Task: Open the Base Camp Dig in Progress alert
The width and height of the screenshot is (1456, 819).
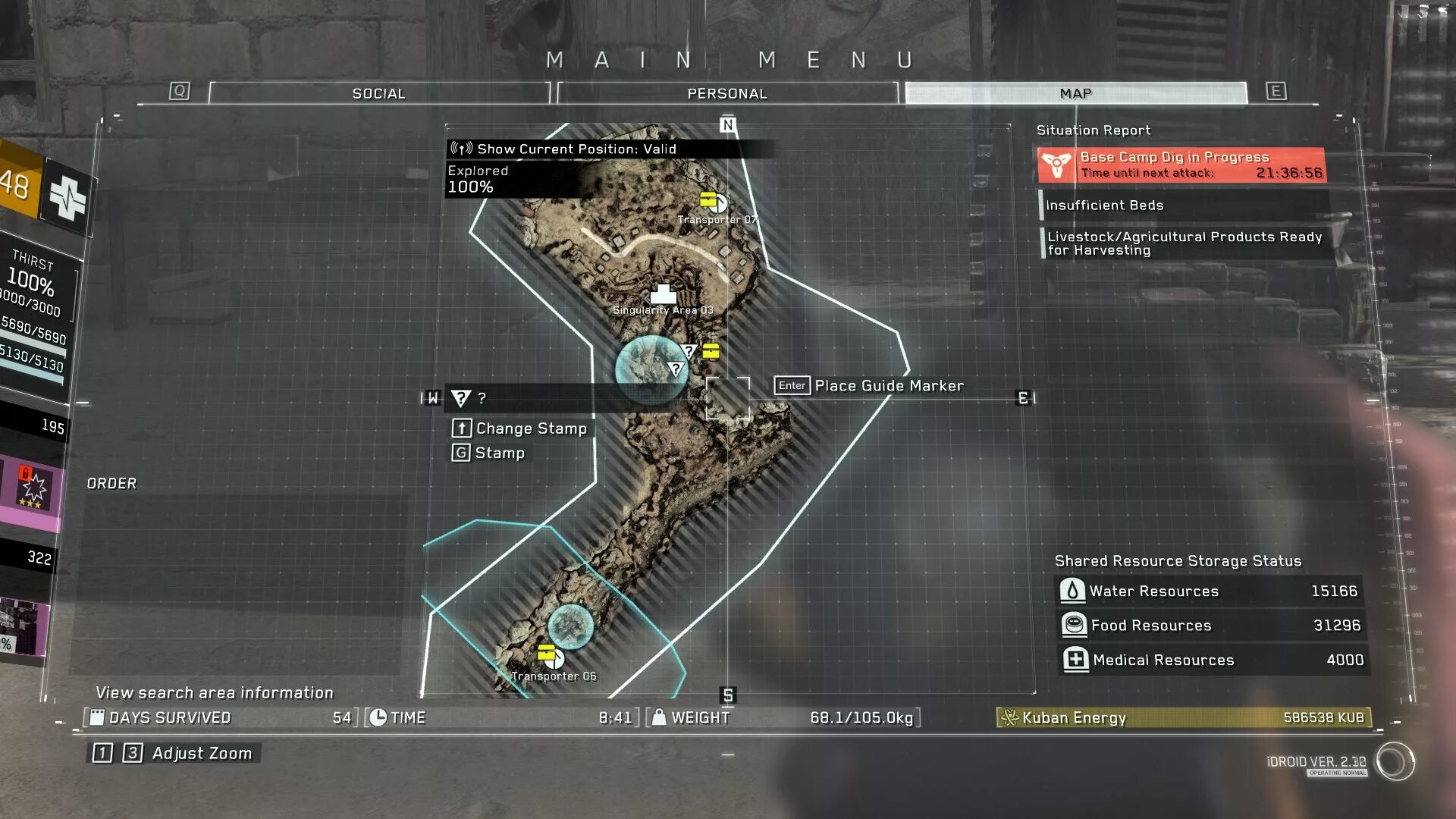Action: (x=1181, y=165)
